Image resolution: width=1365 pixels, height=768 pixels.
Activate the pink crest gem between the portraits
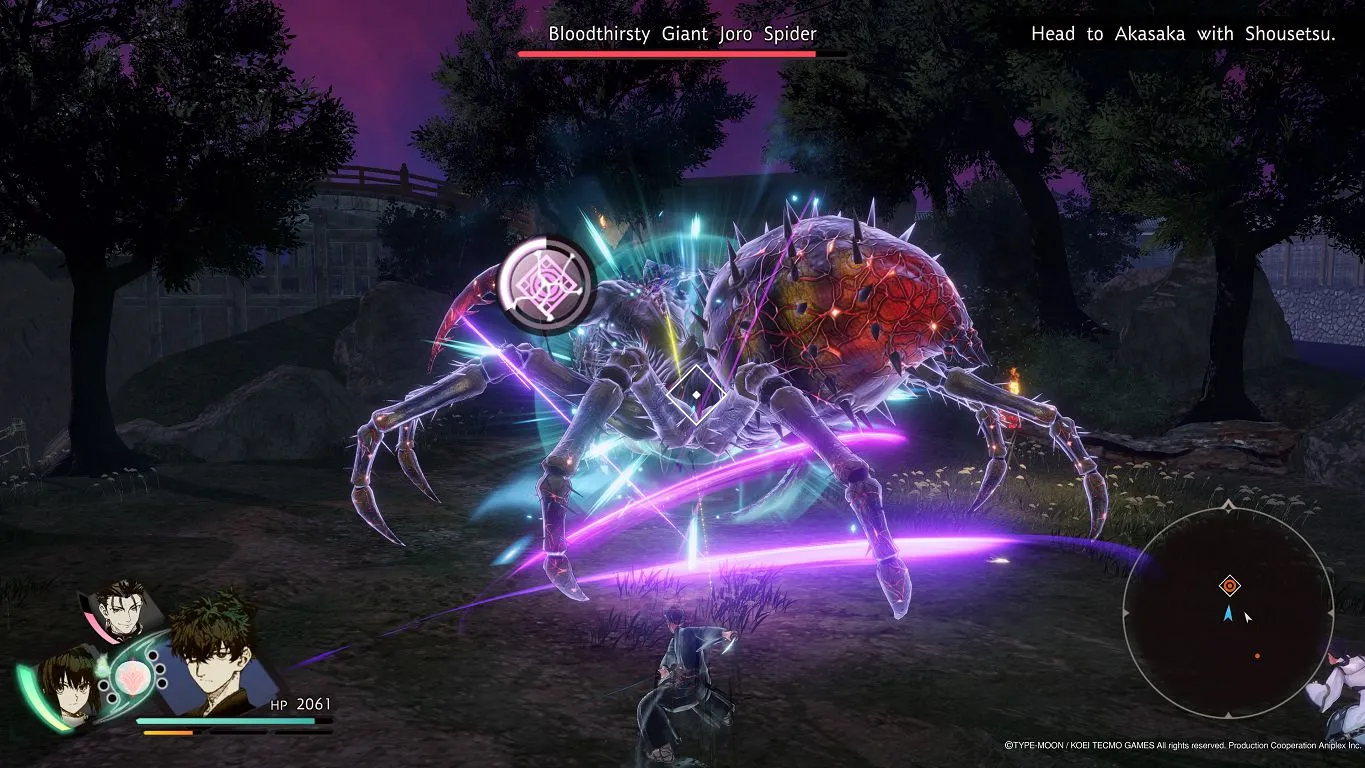tap(132, 675)
